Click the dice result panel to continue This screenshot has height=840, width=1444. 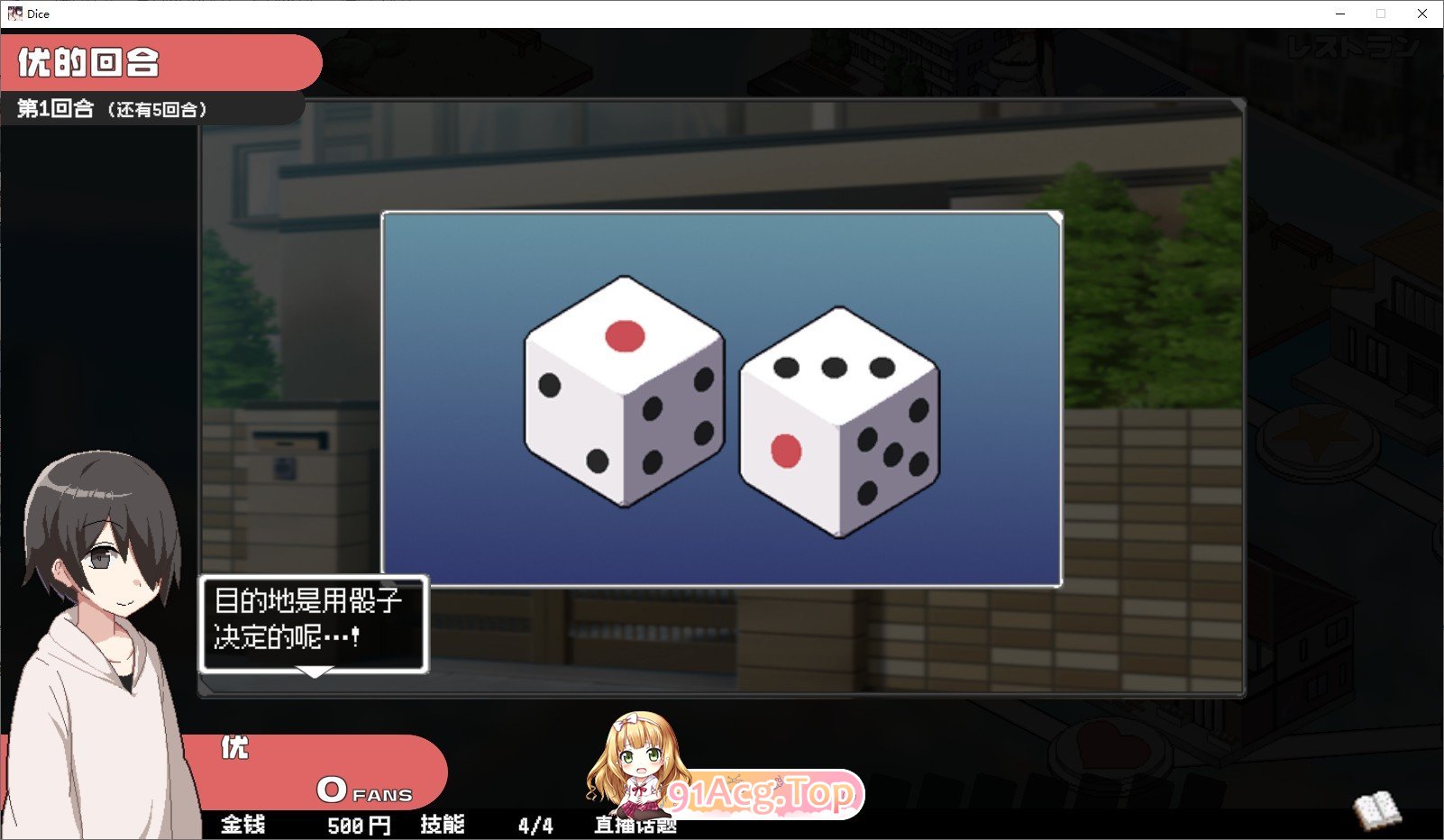tap(721, 397)
